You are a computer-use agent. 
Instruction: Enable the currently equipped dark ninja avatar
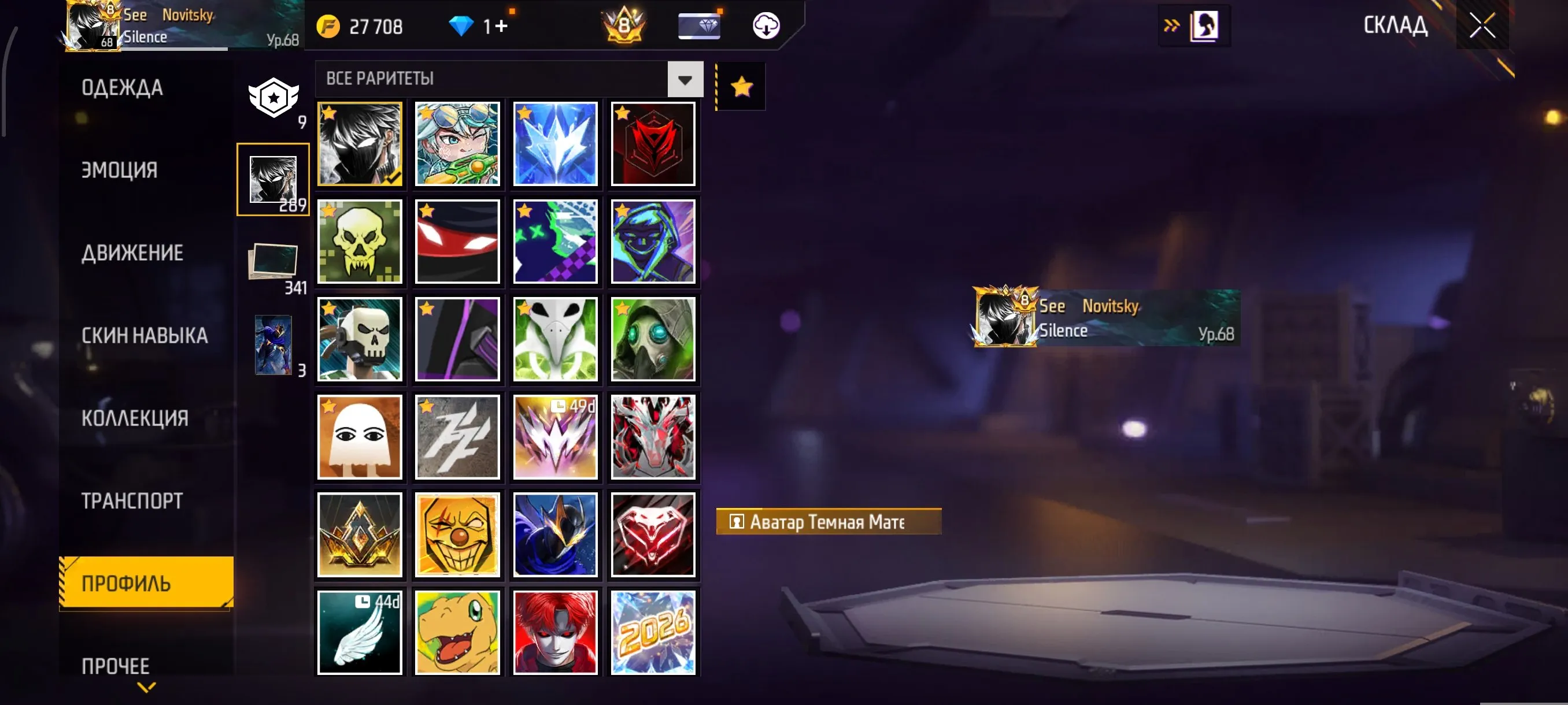click(360, 143)
